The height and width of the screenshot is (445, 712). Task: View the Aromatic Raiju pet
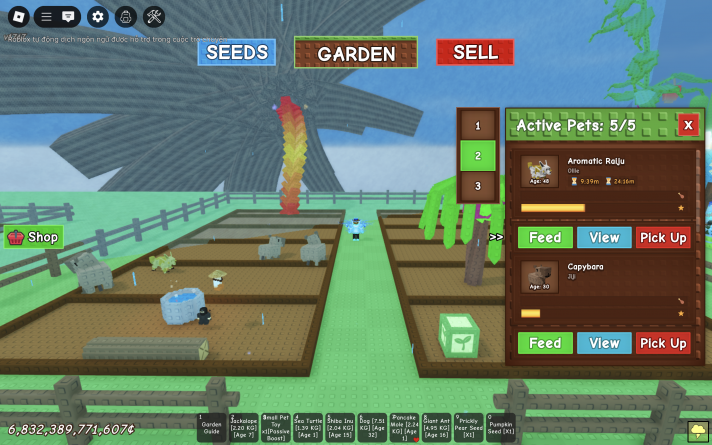pos(604,238)
